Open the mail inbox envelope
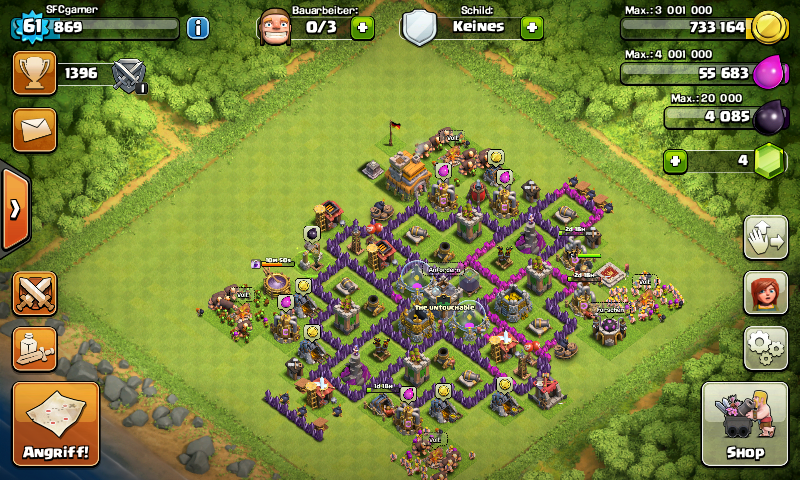Viewport: 800px width, 480px height. tap(34, 129)
